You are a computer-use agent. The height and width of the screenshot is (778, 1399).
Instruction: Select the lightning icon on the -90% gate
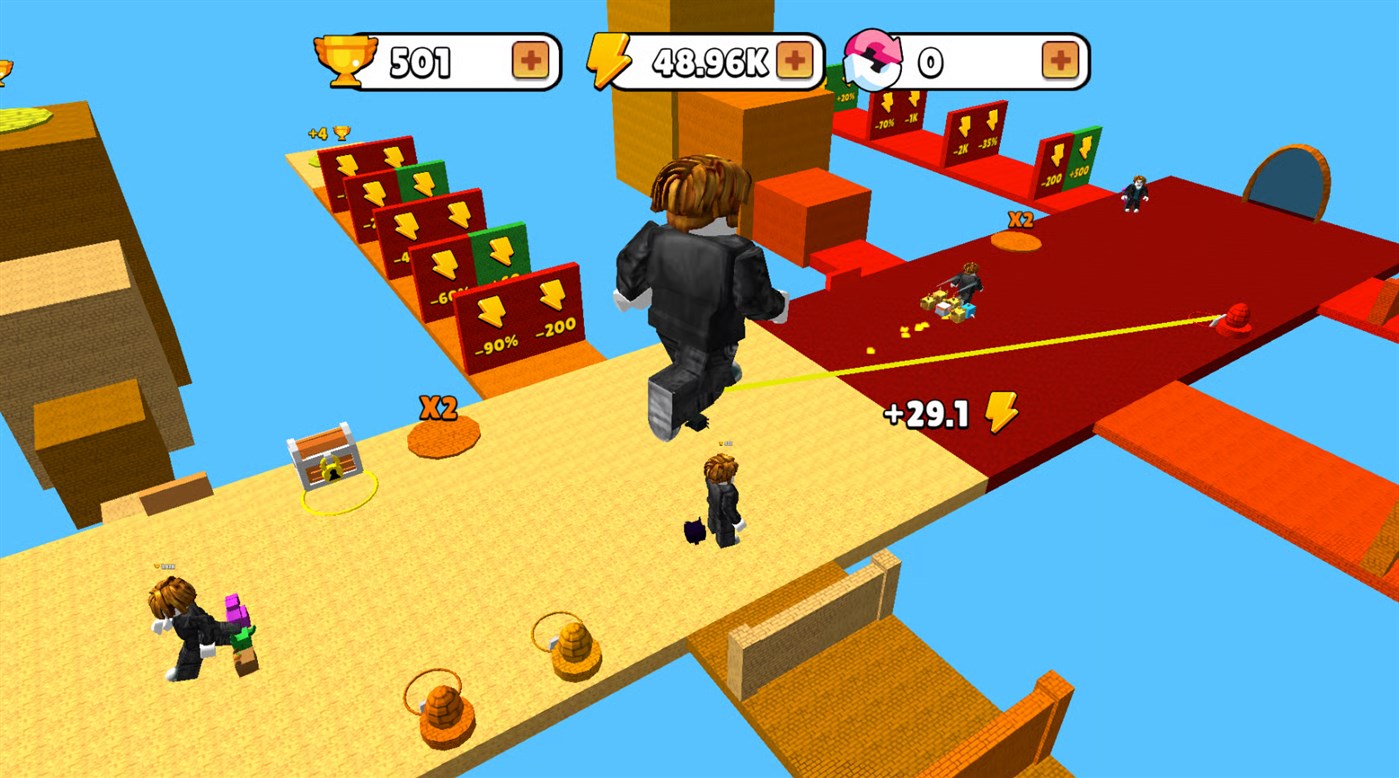pyautogui.click(x=489, y=311)
